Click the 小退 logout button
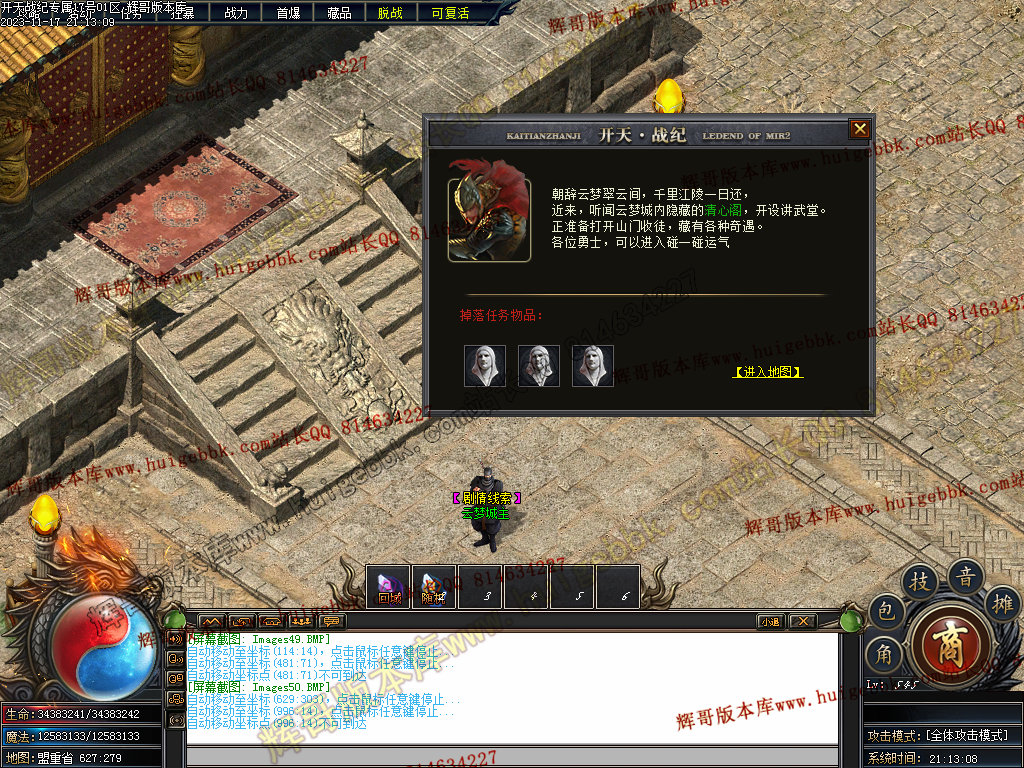This screenshot has height=768, width=1024. tap(770, 621)
